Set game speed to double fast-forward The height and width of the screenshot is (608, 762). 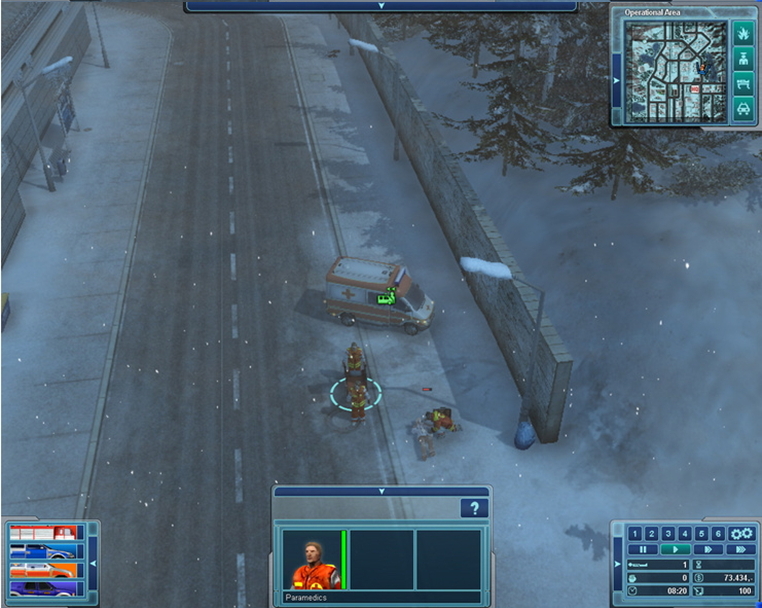[707, 549]
